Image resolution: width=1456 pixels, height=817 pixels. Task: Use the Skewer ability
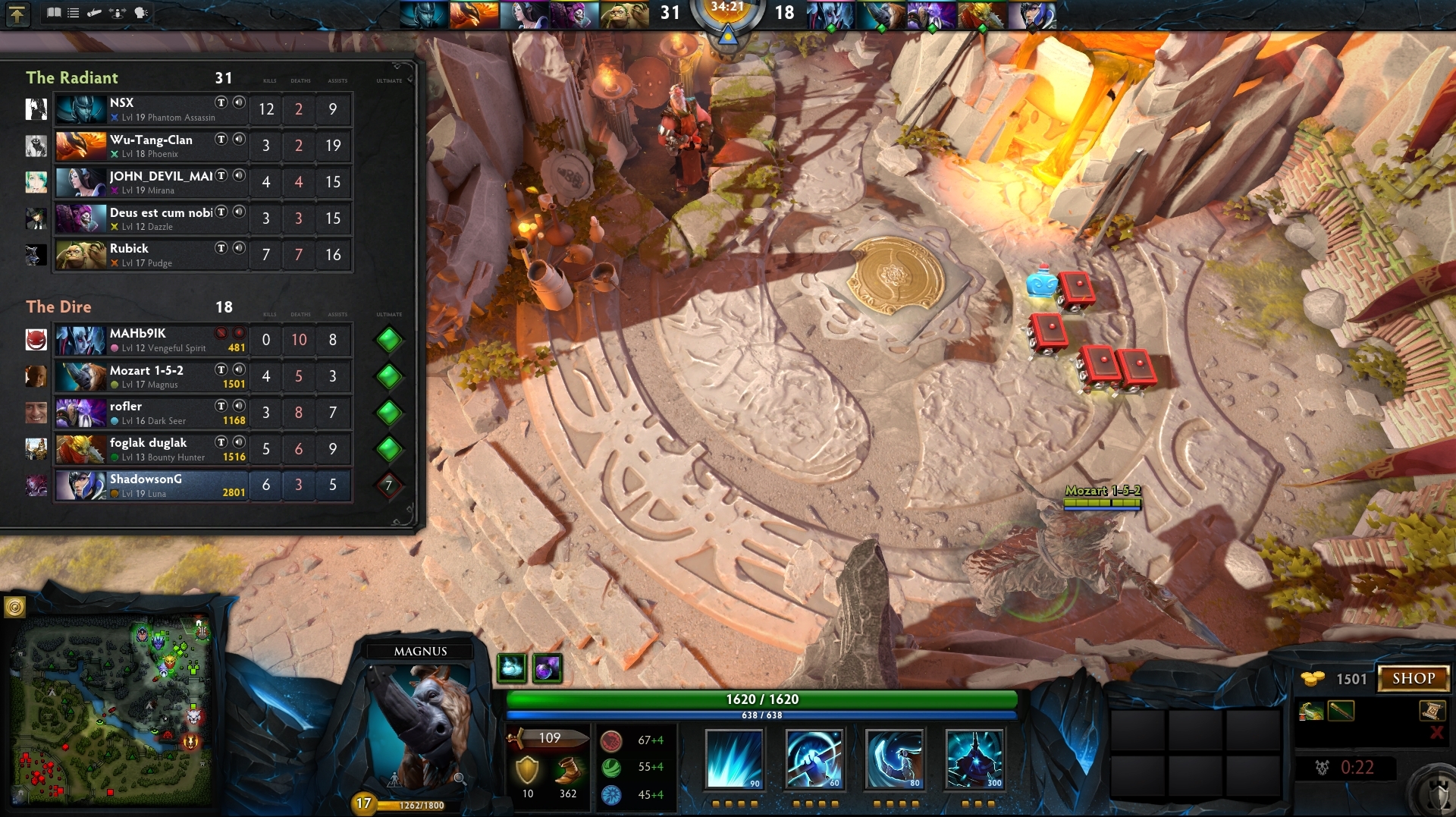click(894, 759)
